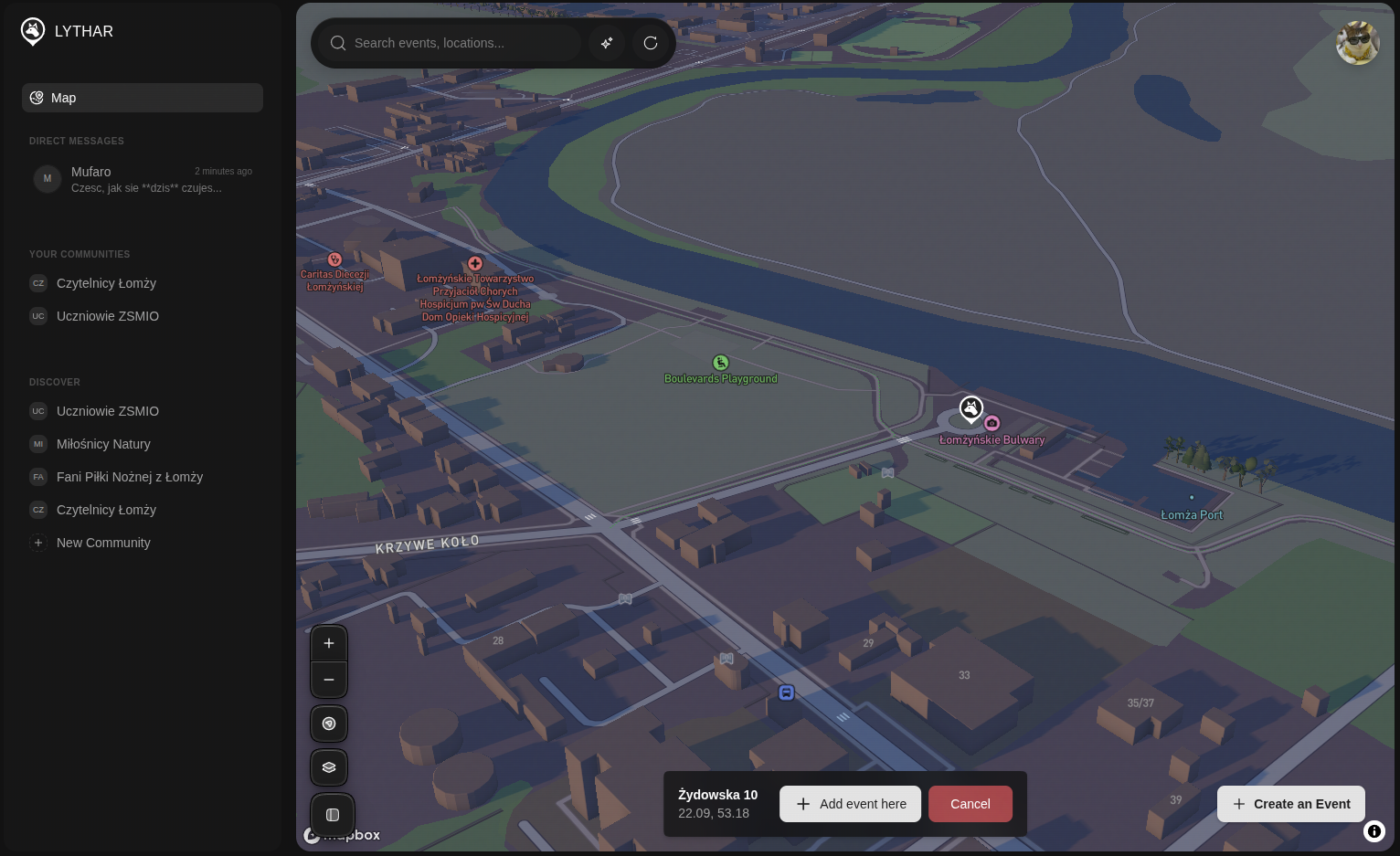
Task: Click the compass location button
Action: 329,724
